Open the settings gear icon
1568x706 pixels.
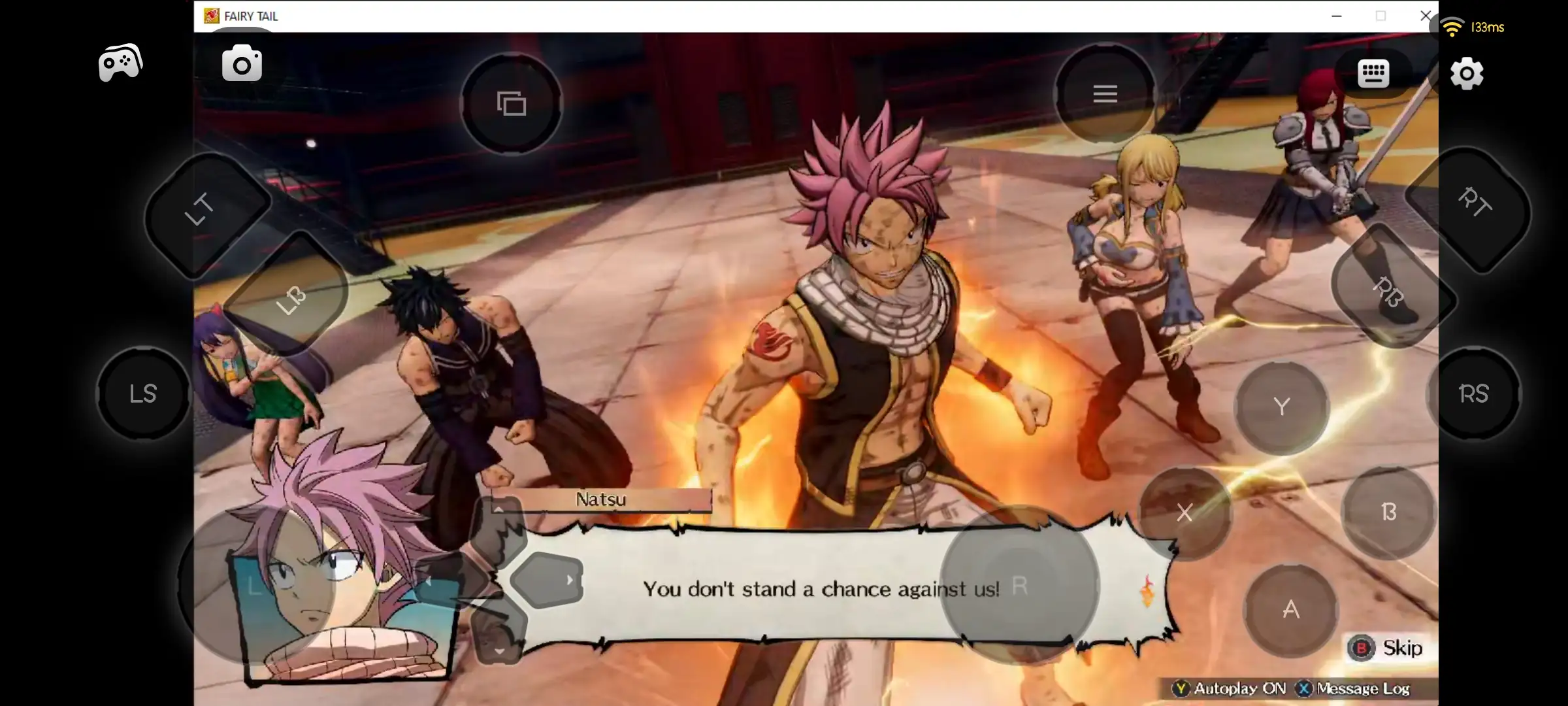click(1465, 74)
